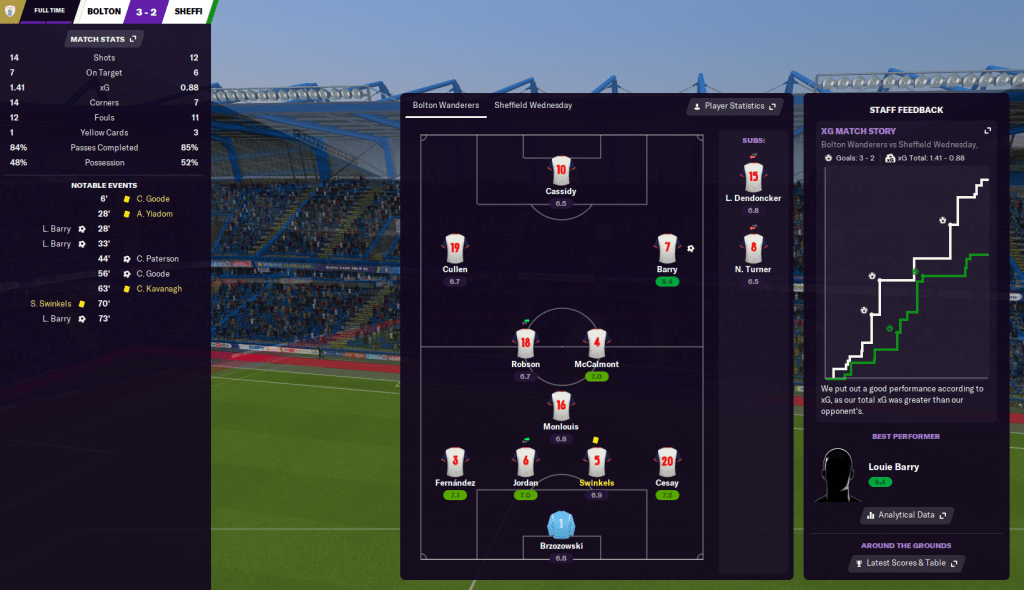Select striker Cassidy's shirt on the pitch
Viewport: 1024px width, 590px height.
tap(561, 170)
